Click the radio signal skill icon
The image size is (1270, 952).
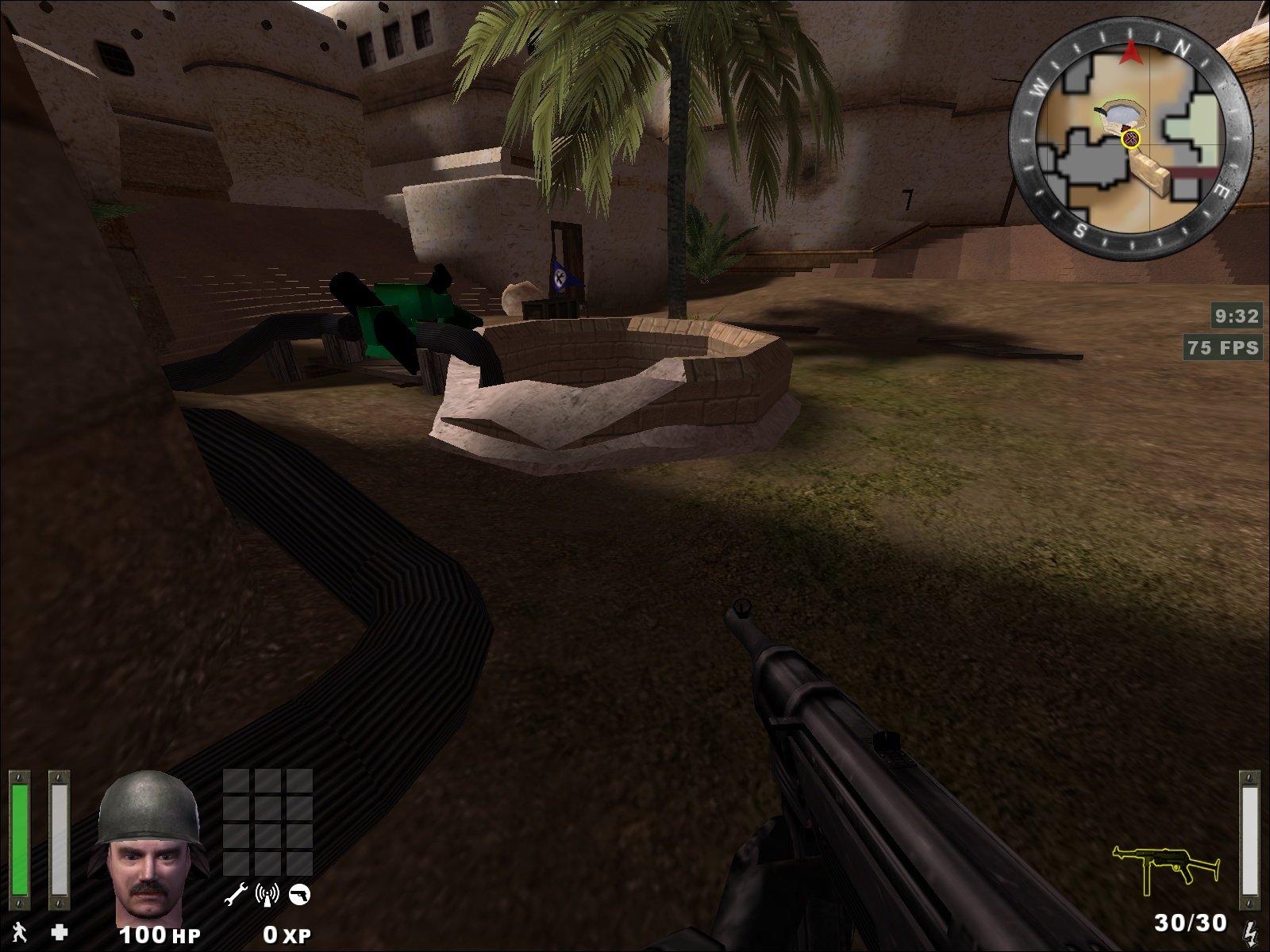point(267,895)
